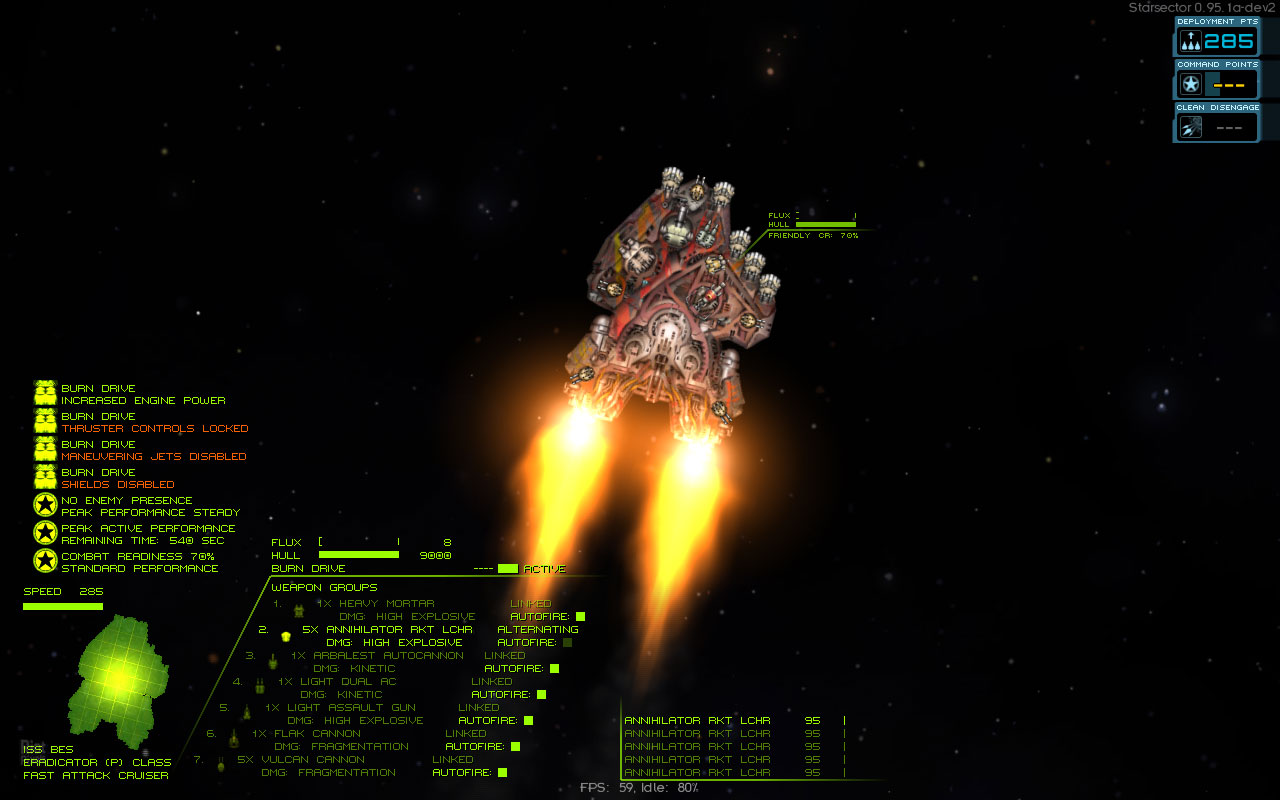Click the Clean Disengage icon

click(1190, 127)
